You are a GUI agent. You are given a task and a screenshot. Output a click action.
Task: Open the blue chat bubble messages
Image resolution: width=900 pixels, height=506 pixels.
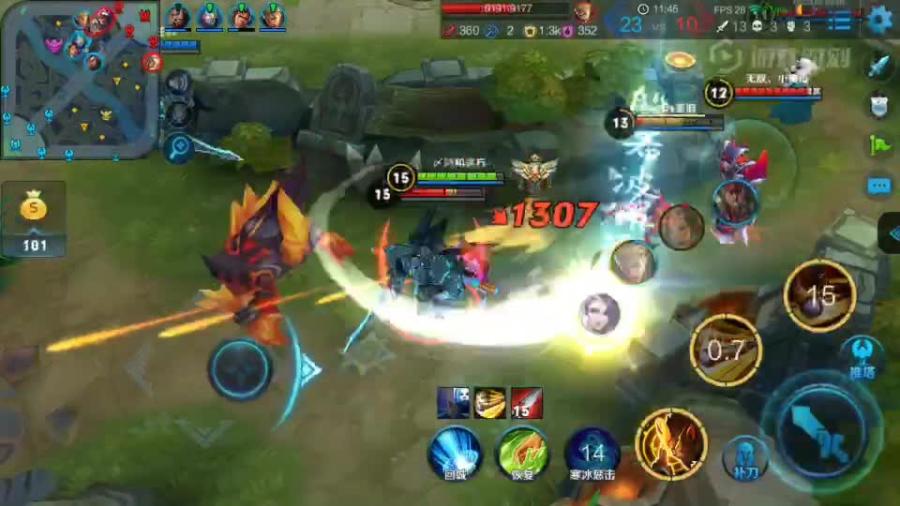[x=879, y=186]
